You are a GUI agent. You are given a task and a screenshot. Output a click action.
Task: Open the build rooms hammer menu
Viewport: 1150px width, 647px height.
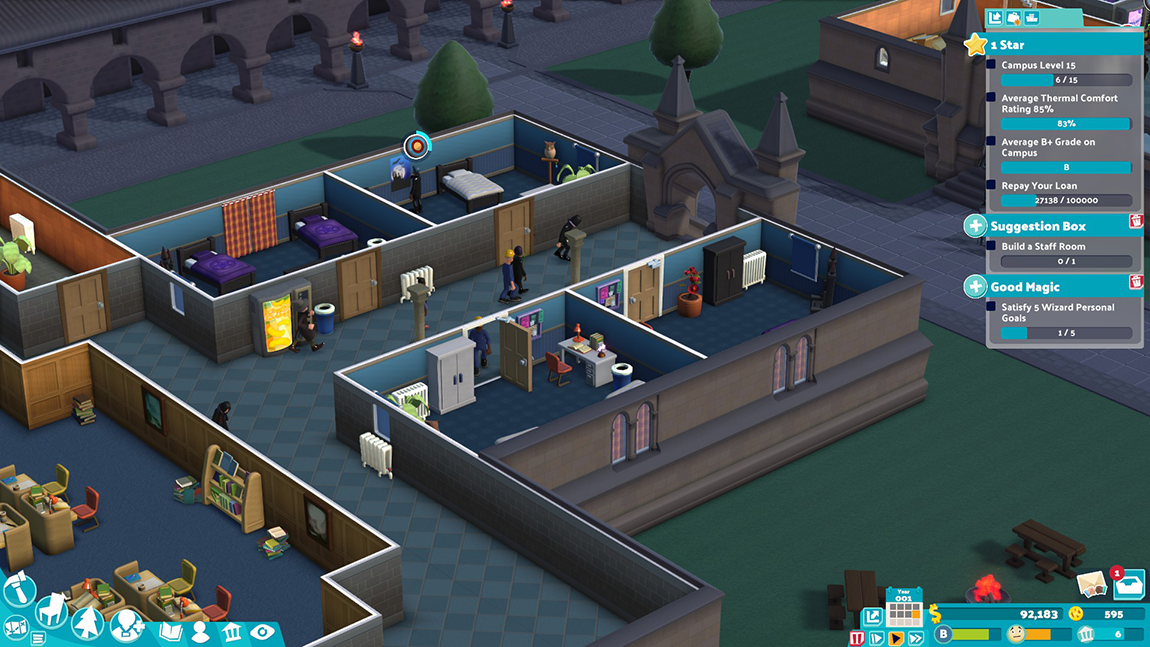[x=19, y=589]
